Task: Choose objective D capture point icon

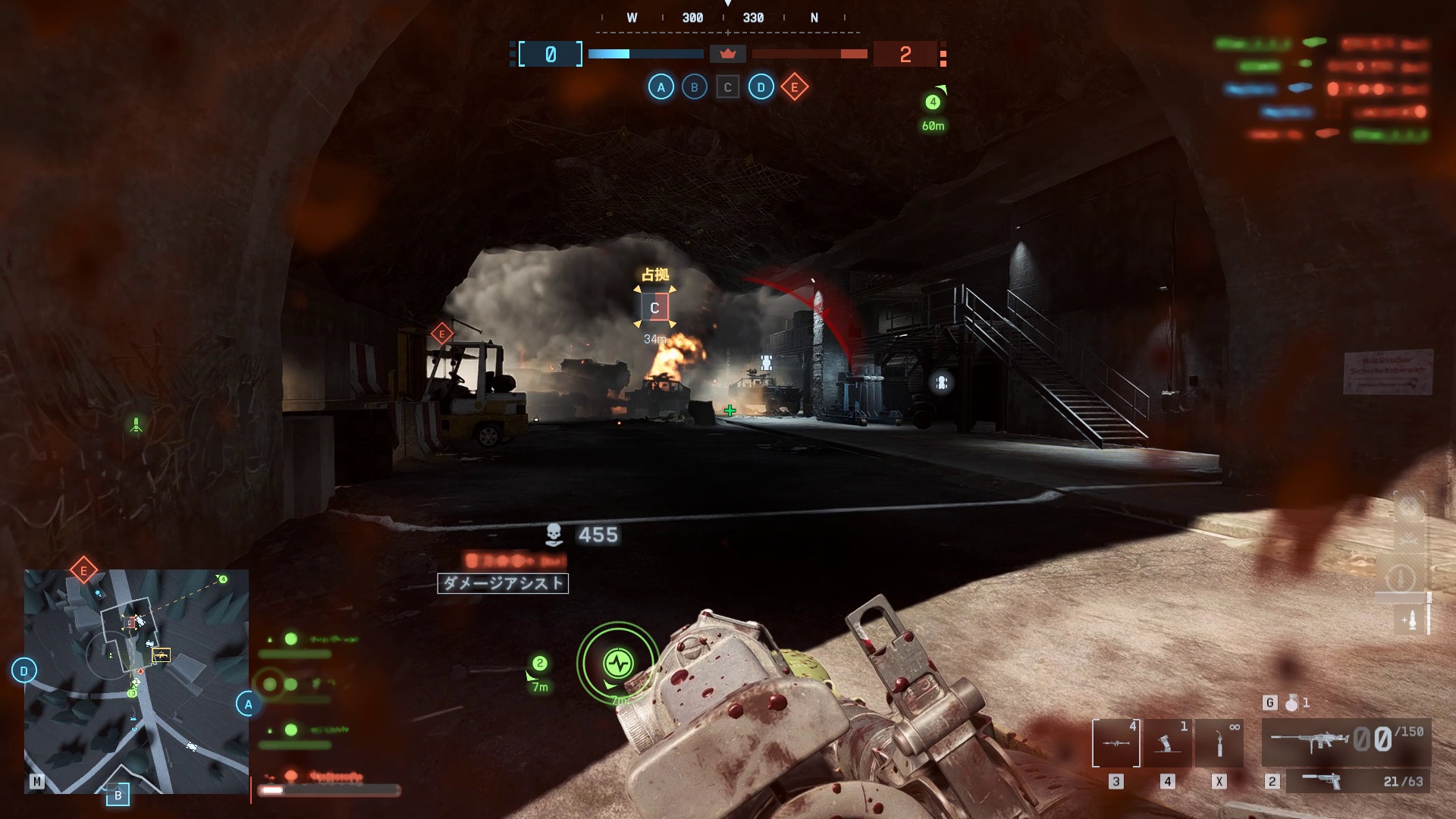Action: coord(761,87)
